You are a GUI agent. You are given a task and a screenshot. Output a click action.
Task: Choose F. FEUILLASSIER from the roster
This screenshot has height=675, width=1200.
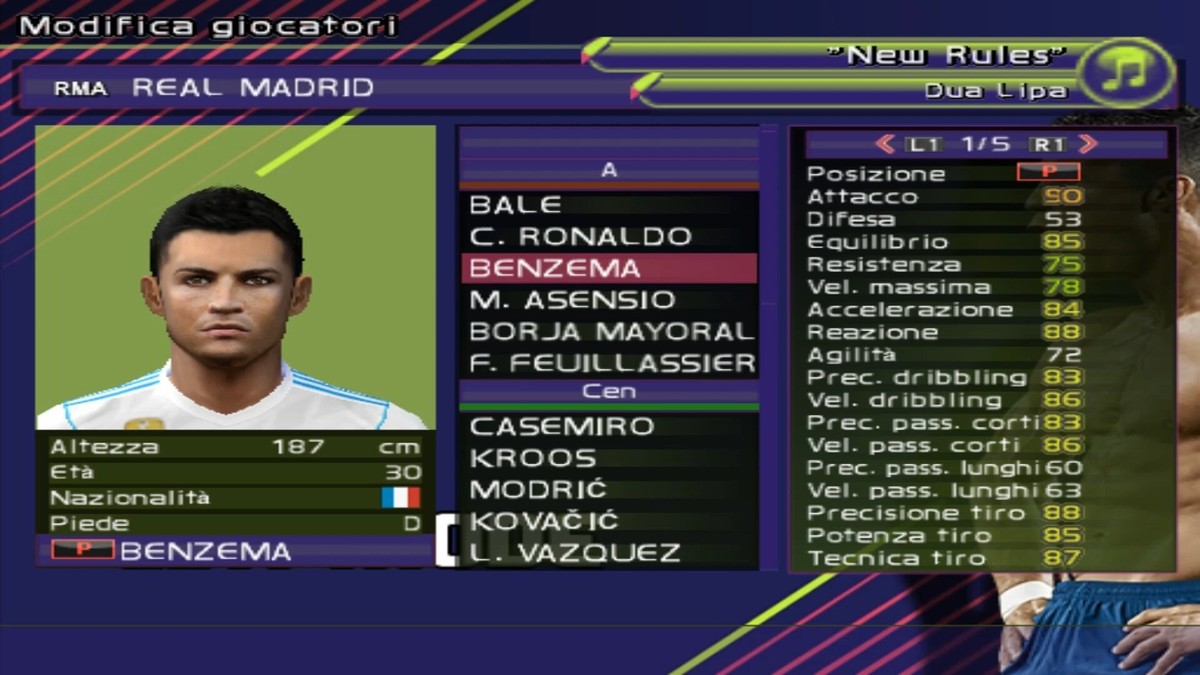(x=612, y=362)
